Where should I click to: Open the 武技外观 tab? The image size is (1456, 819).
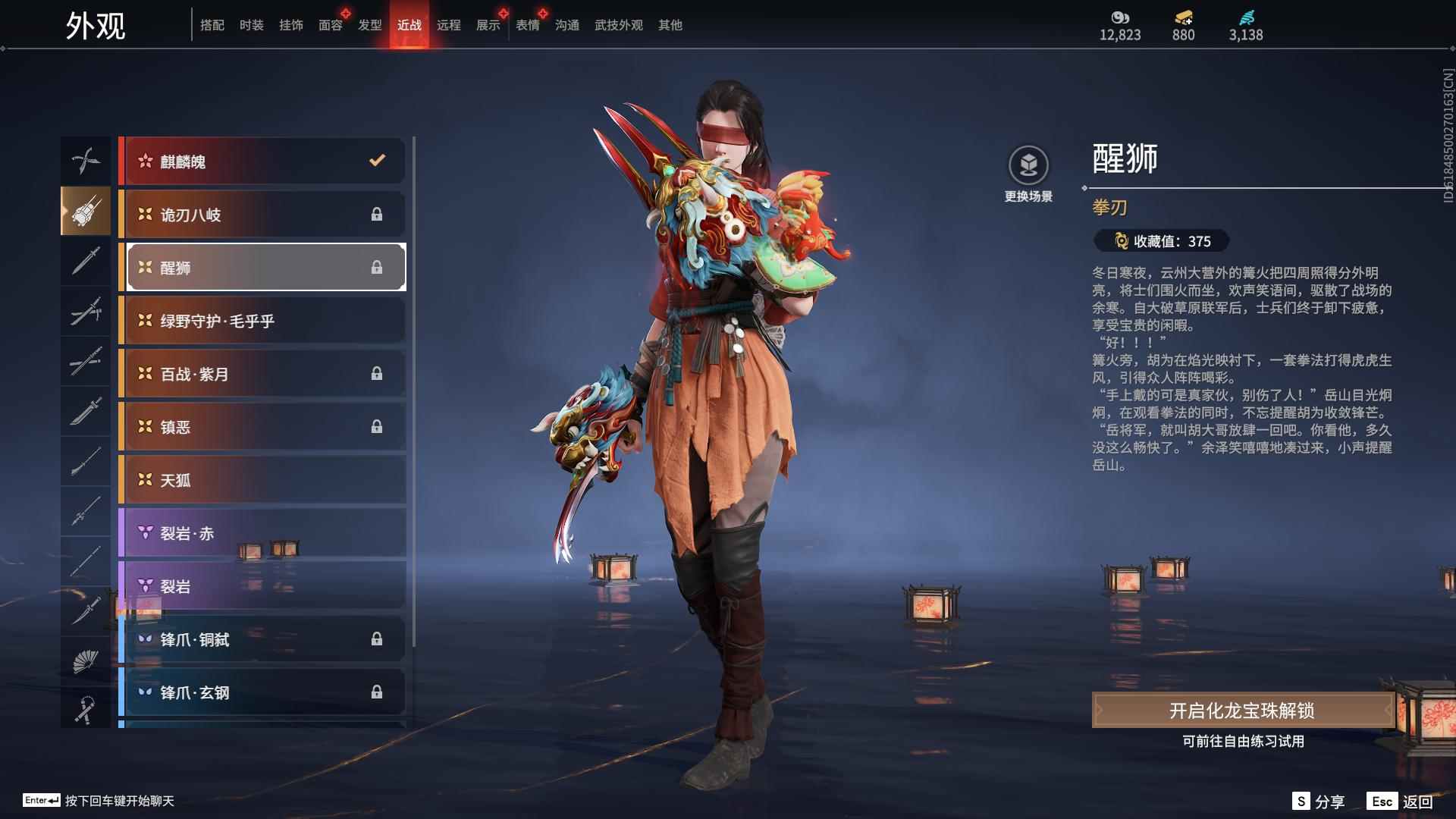coord(617,24)
